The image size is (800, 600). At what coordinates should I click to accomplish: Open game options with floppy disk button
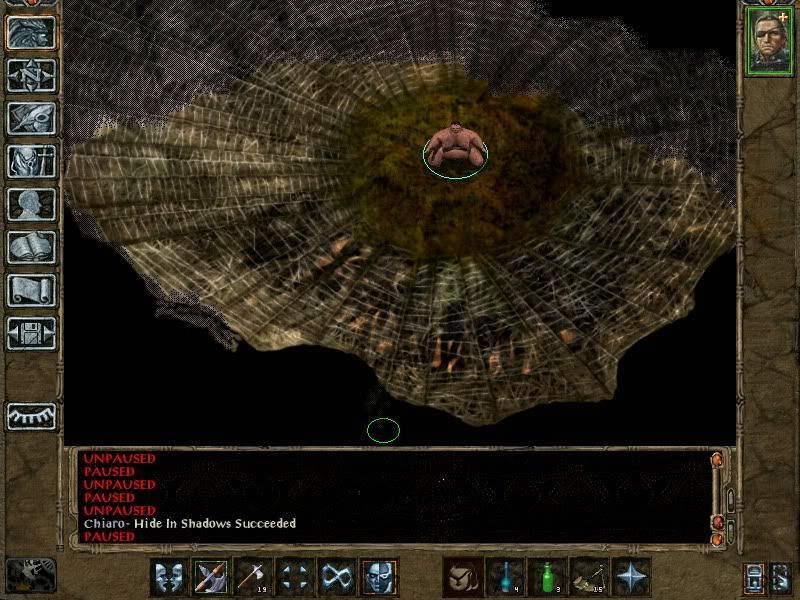pos(31,333)
